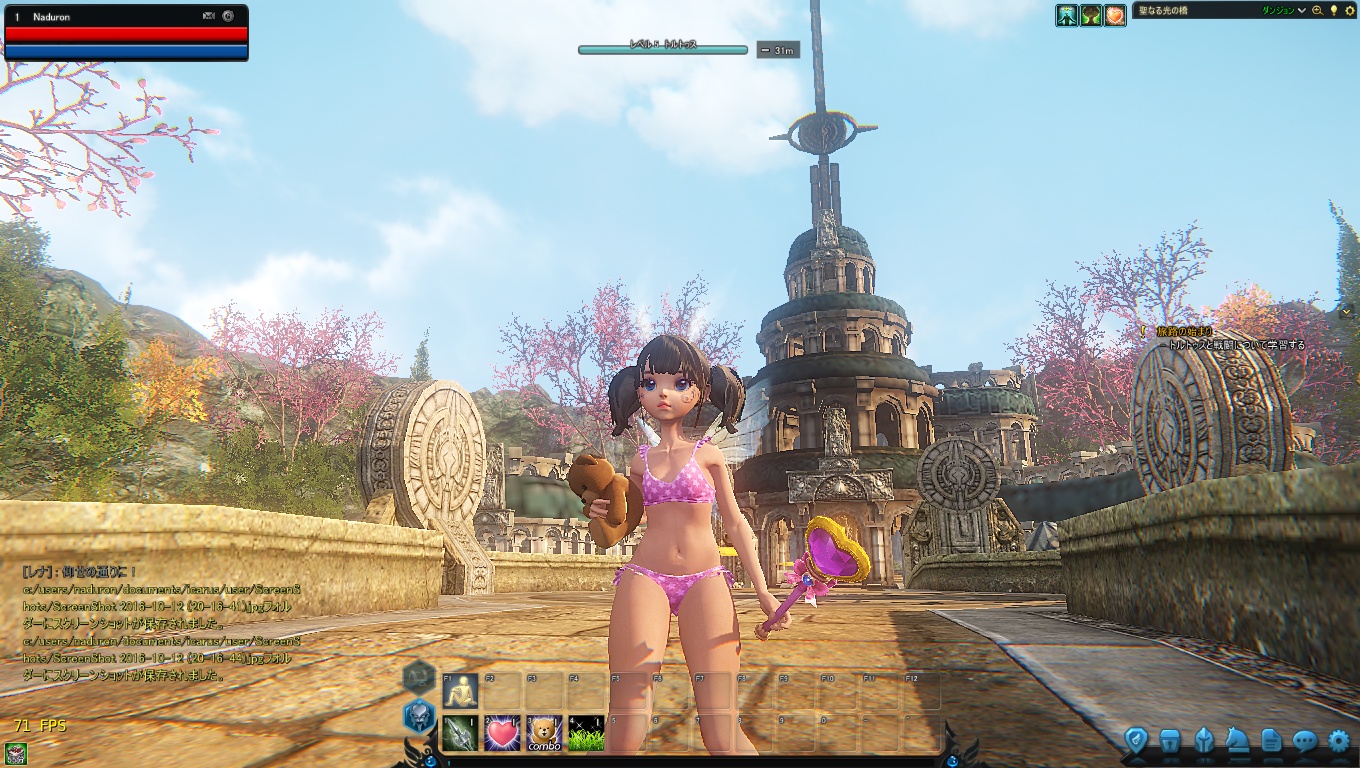The height and width of the screenshot is (768, 1360).
Task: Select the blue mask hexagon button
Action: pos(417,716)
